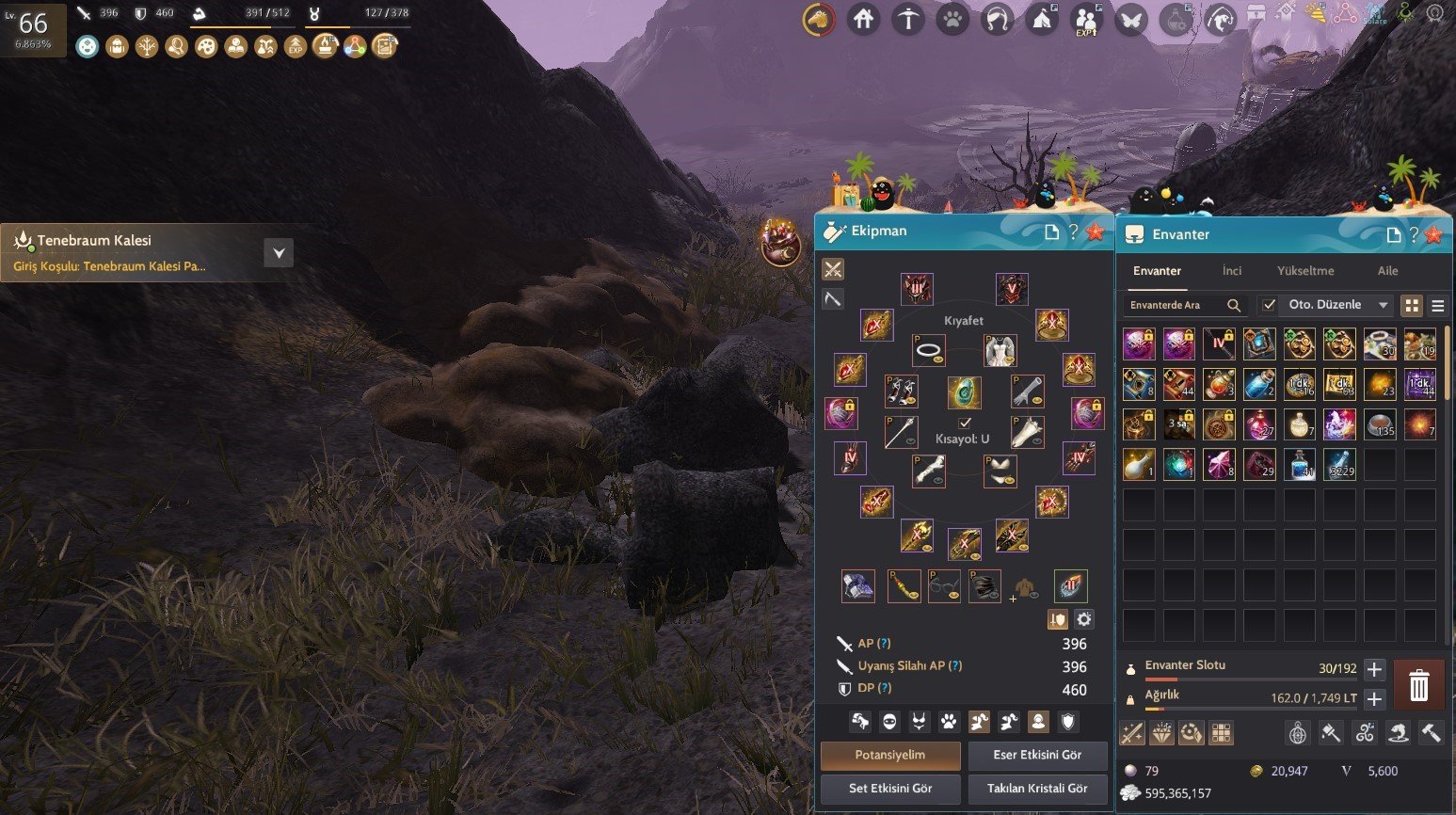The width and height of the screenshot is (1456, 815).
Task: Switch inventory to list view
Action: tap(1437, 306)
